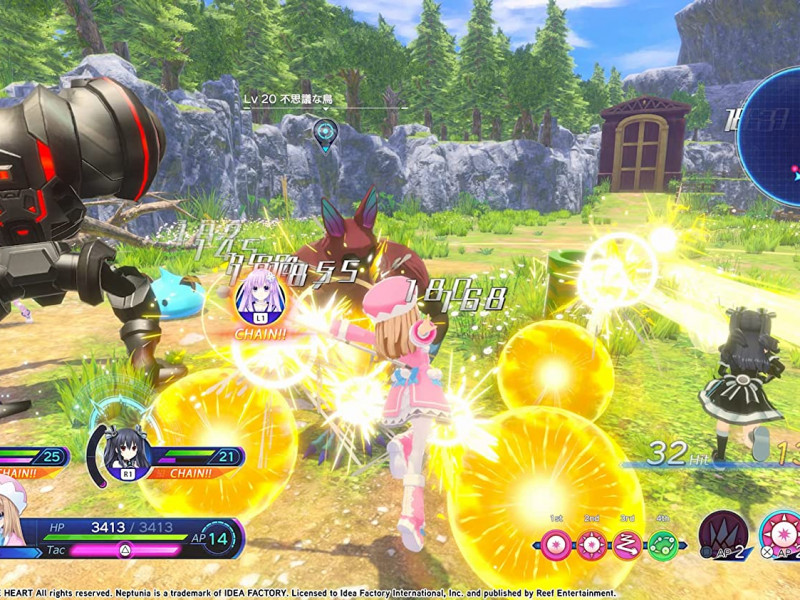Choose the 3rd combo zigzag skill icon
Screen dimensions: 800x600
tap(627, 545)
